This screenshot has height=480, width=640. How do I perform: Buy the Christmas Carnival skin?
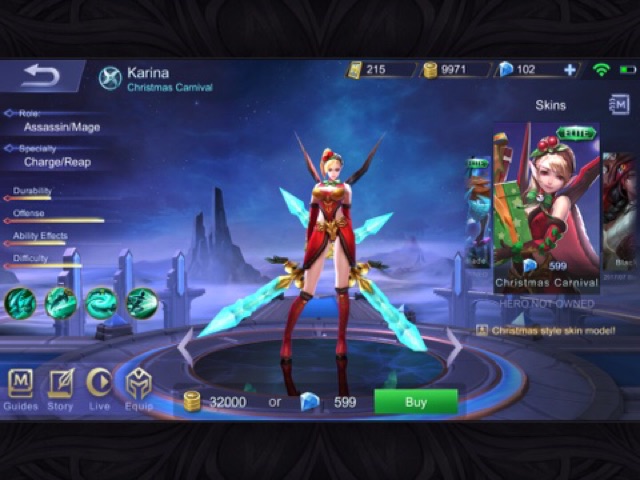coord(415,401)
